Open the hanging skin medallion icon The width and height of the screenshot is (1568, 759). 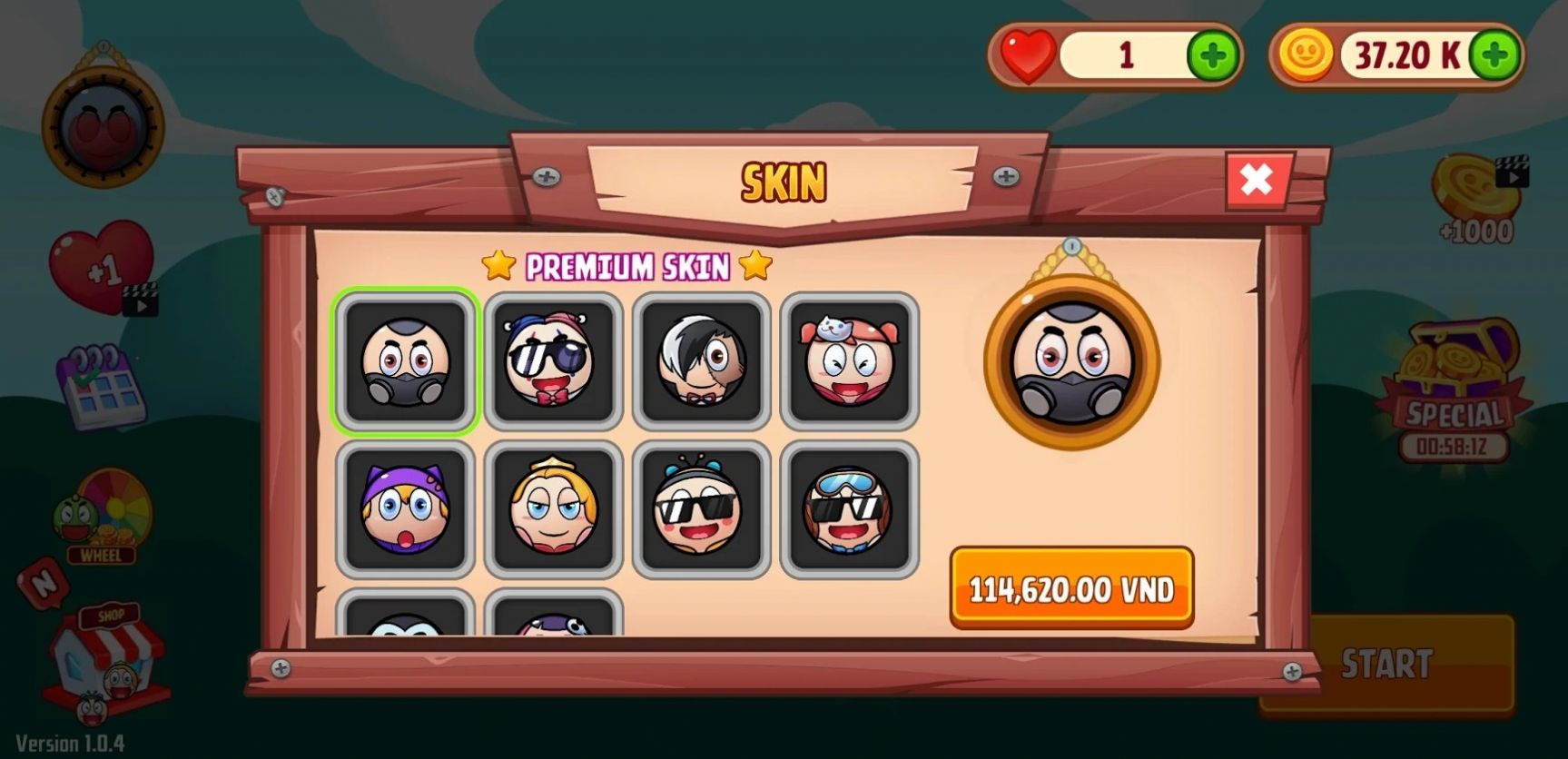pos(103,123)
